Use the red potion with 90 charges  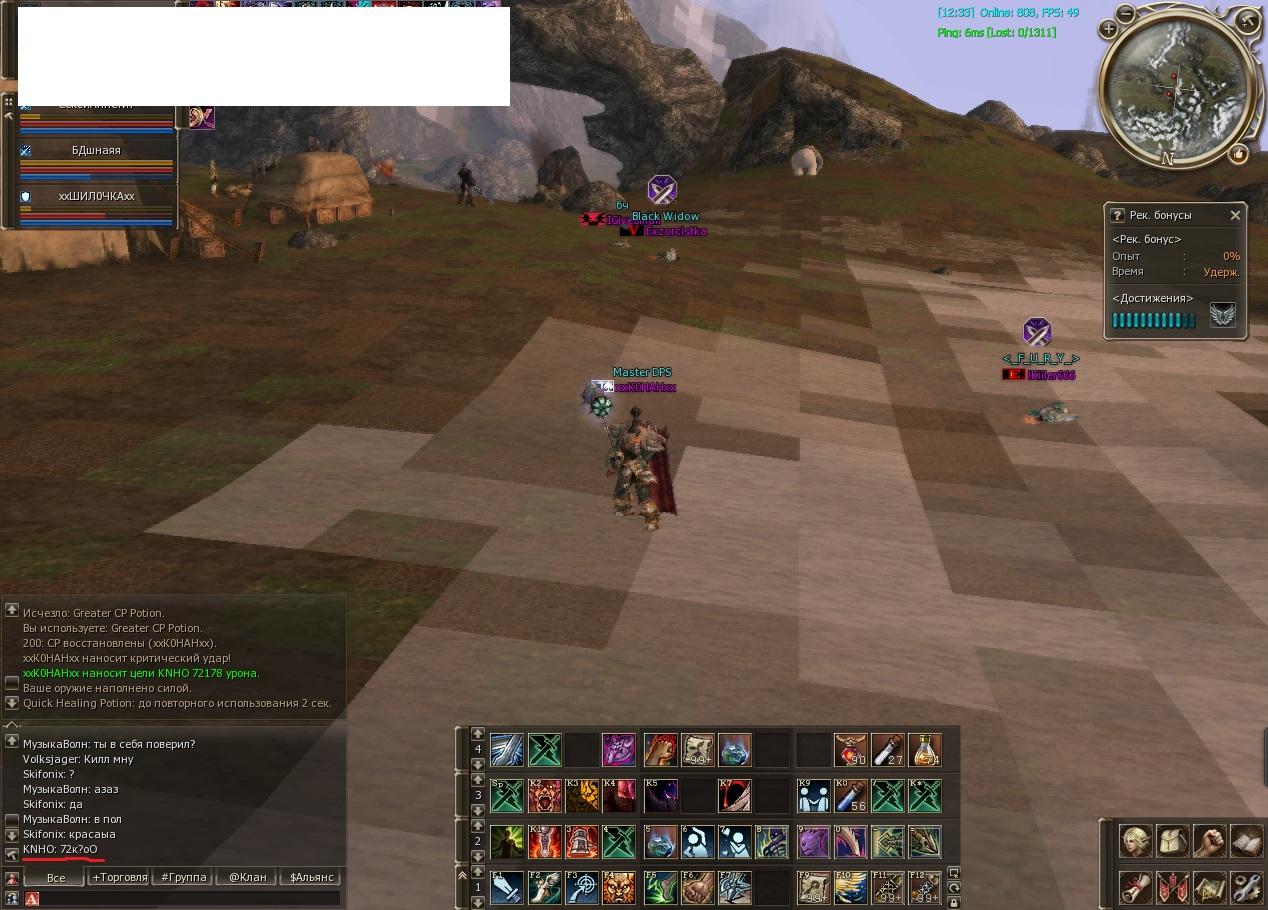pos(851,749)
